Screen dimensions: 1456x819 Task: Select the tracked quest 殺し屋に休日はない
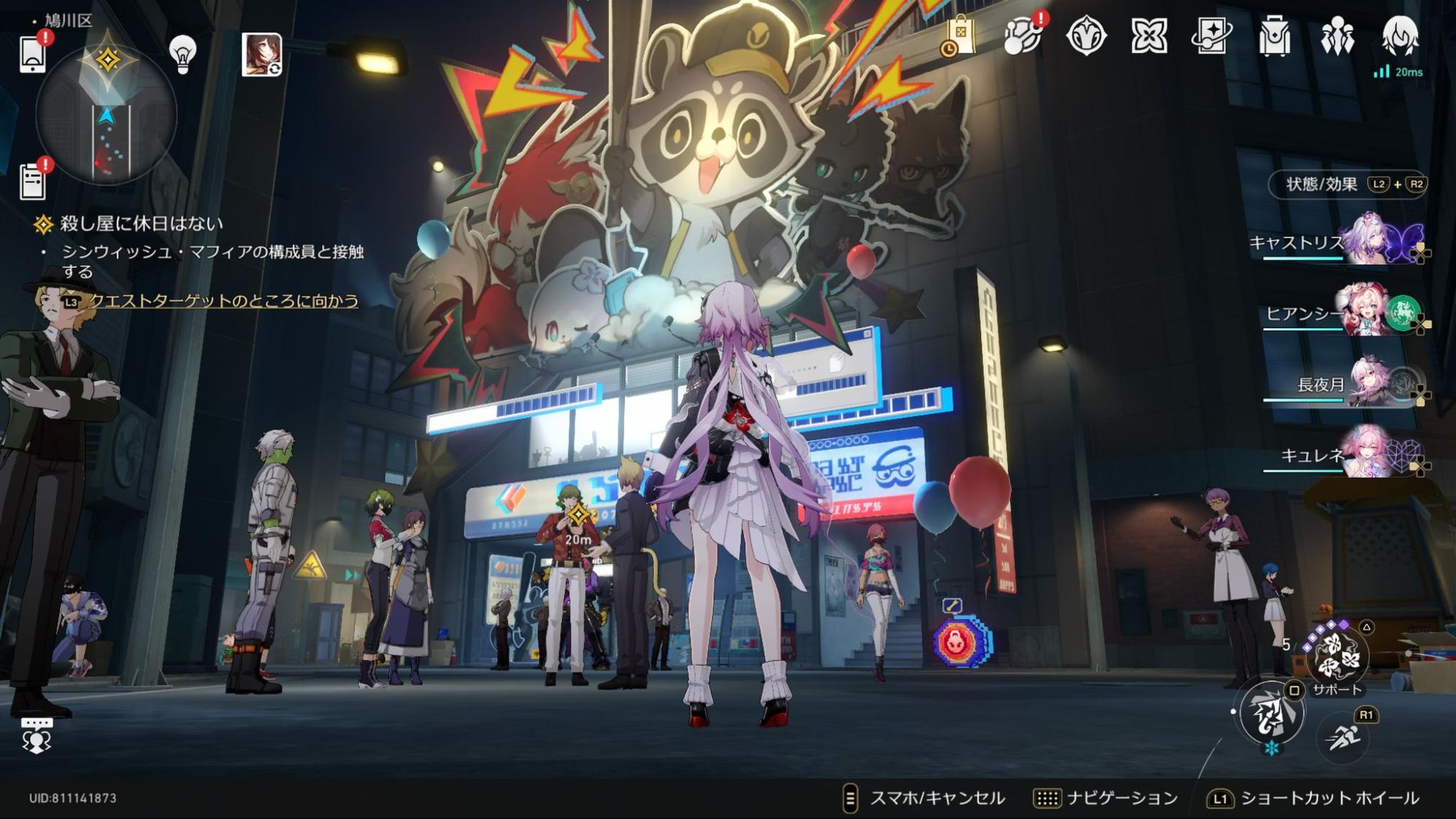141,224
